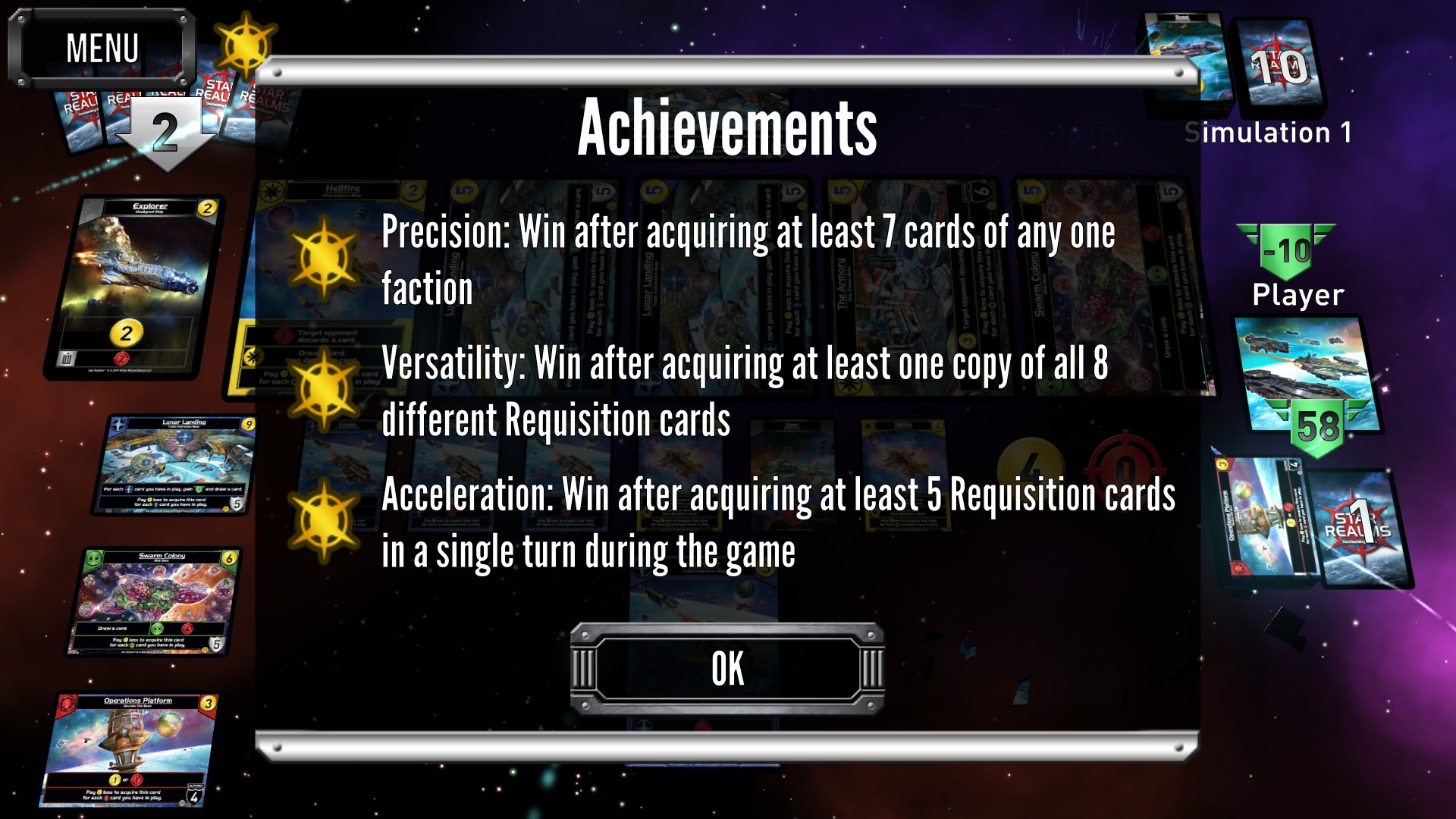
Task: Open the MENU
Action: tap(102, 47)
